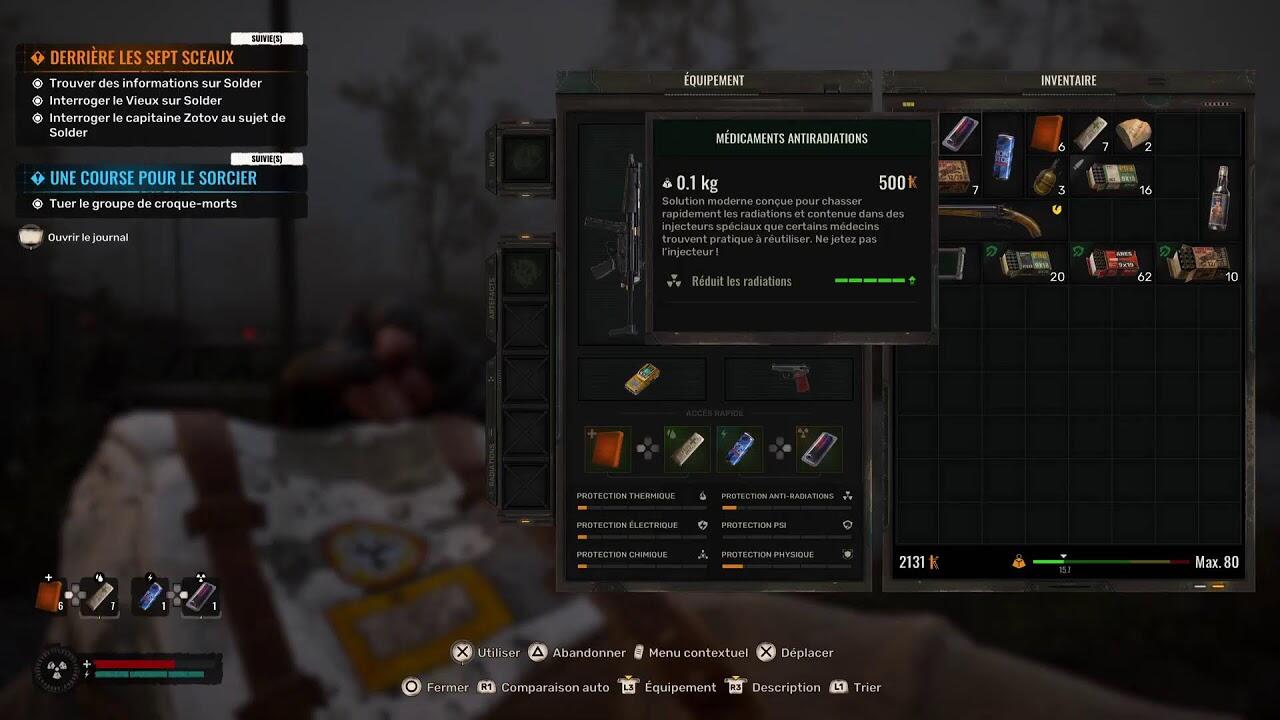The width and height of the screenshot is (1280, 720).
Task: Select the 9x18 ammo box with 16 rounds
Action: [1111, 176]
